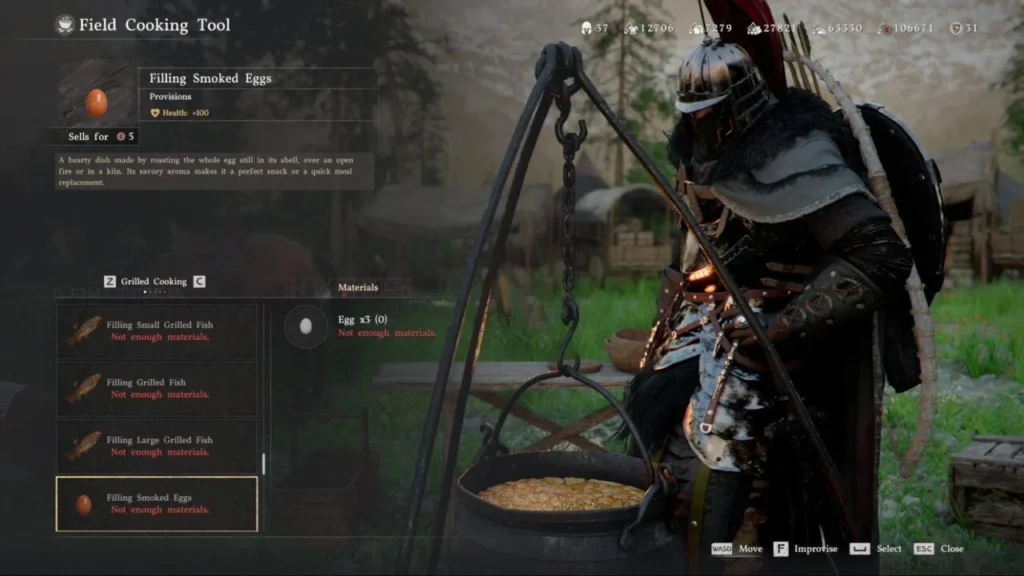Choose the Filling Grilled Fish recipe
The width and height of the screenshot is (1024, 576).
pos(157,388)
